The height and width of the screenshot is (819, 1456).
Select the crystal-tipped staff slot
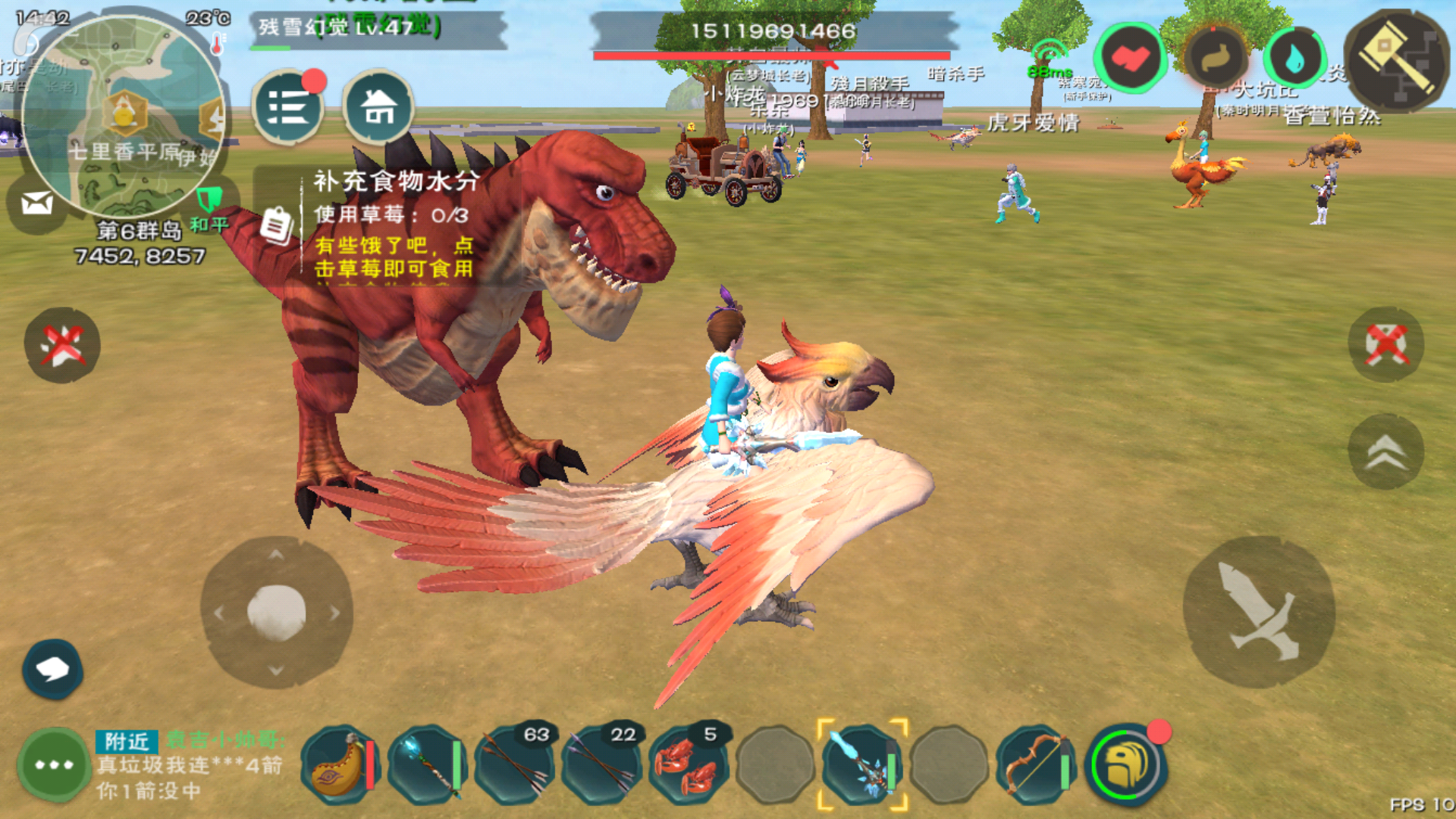pyautogui.click(x=426, y=765)
